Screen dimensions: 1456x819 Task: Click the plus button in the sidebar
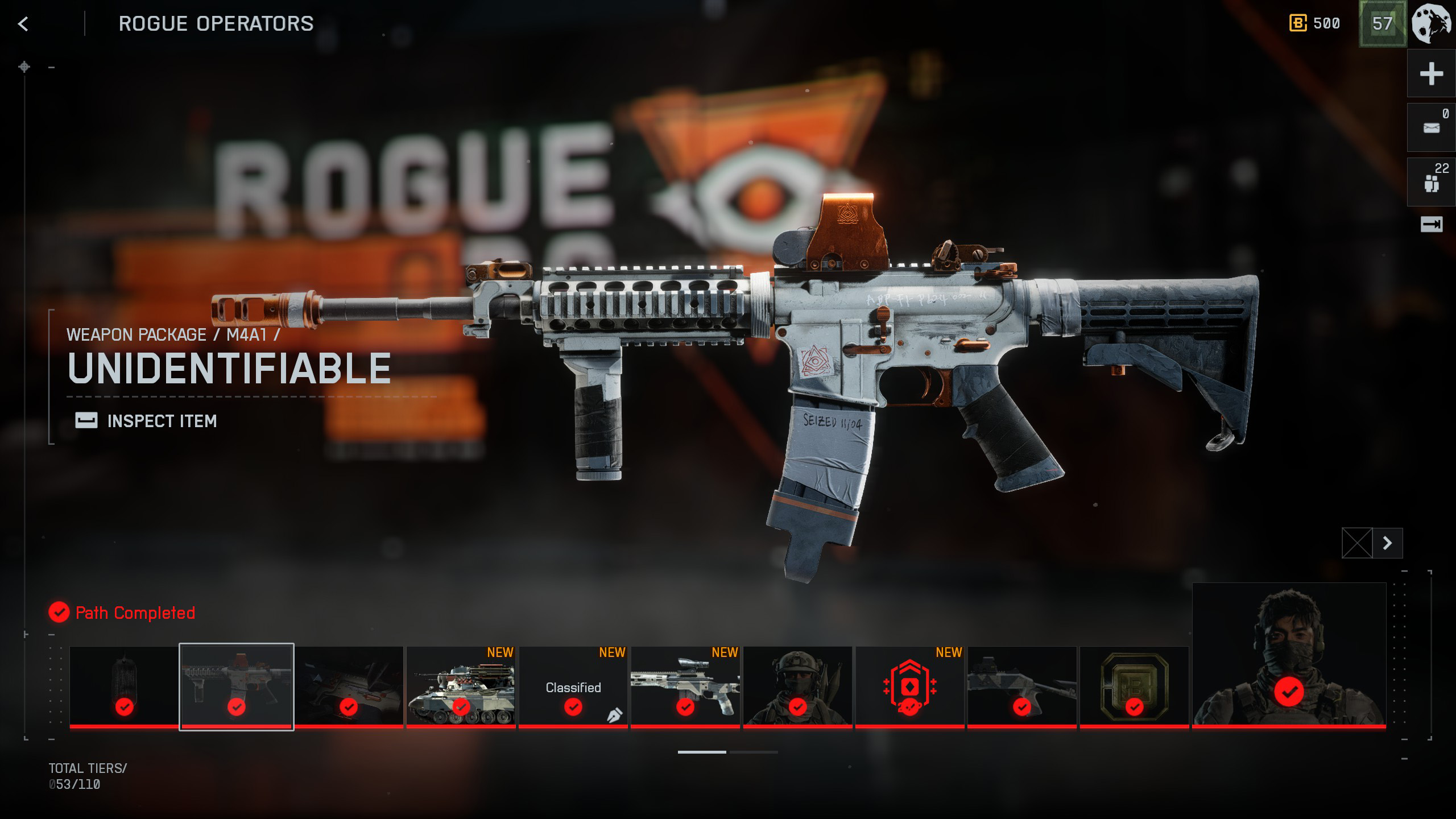click(x=1431, y=74)
